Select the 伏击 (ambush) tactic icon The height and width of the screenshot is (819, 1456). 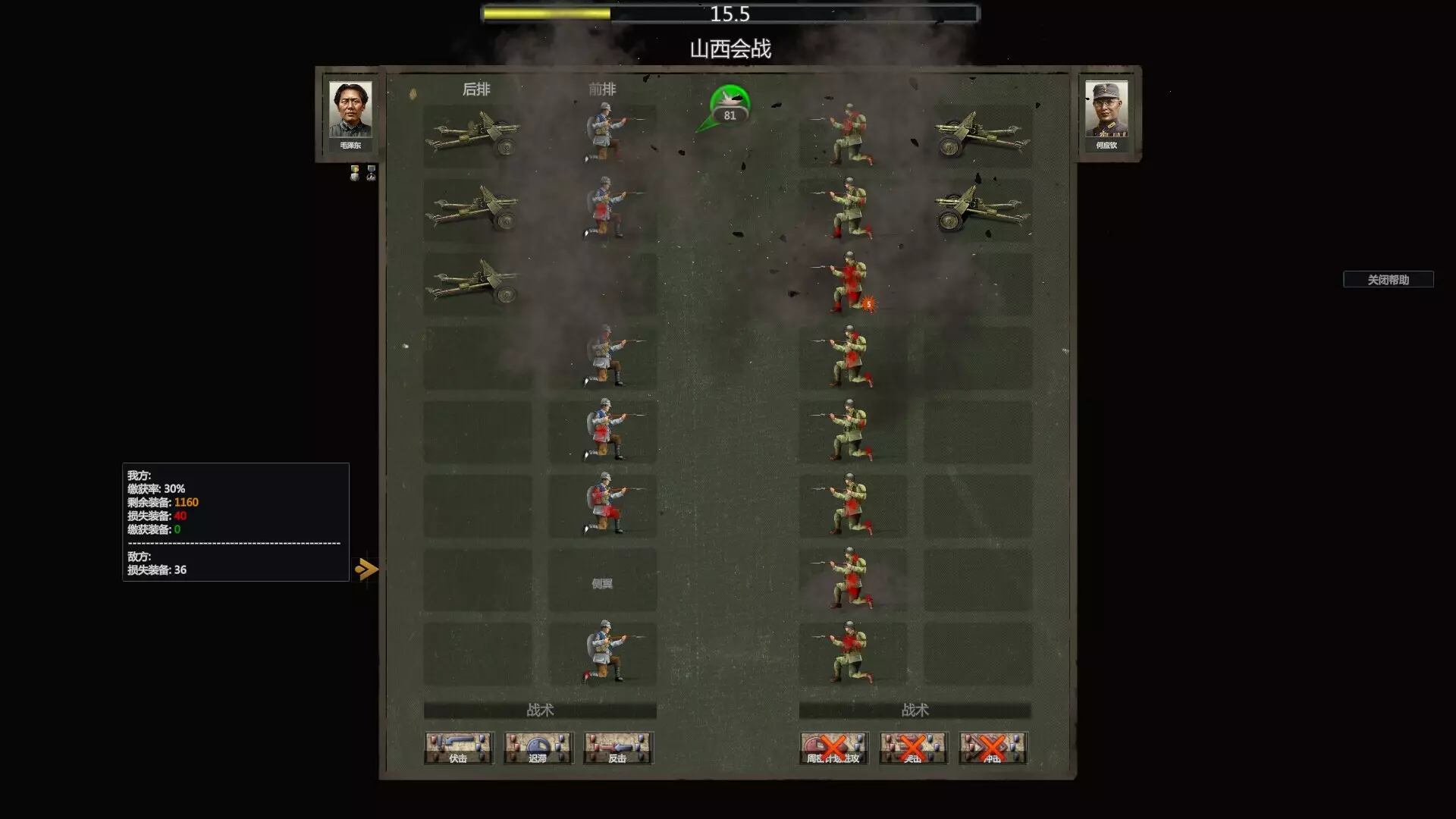(x=459, y=748)
